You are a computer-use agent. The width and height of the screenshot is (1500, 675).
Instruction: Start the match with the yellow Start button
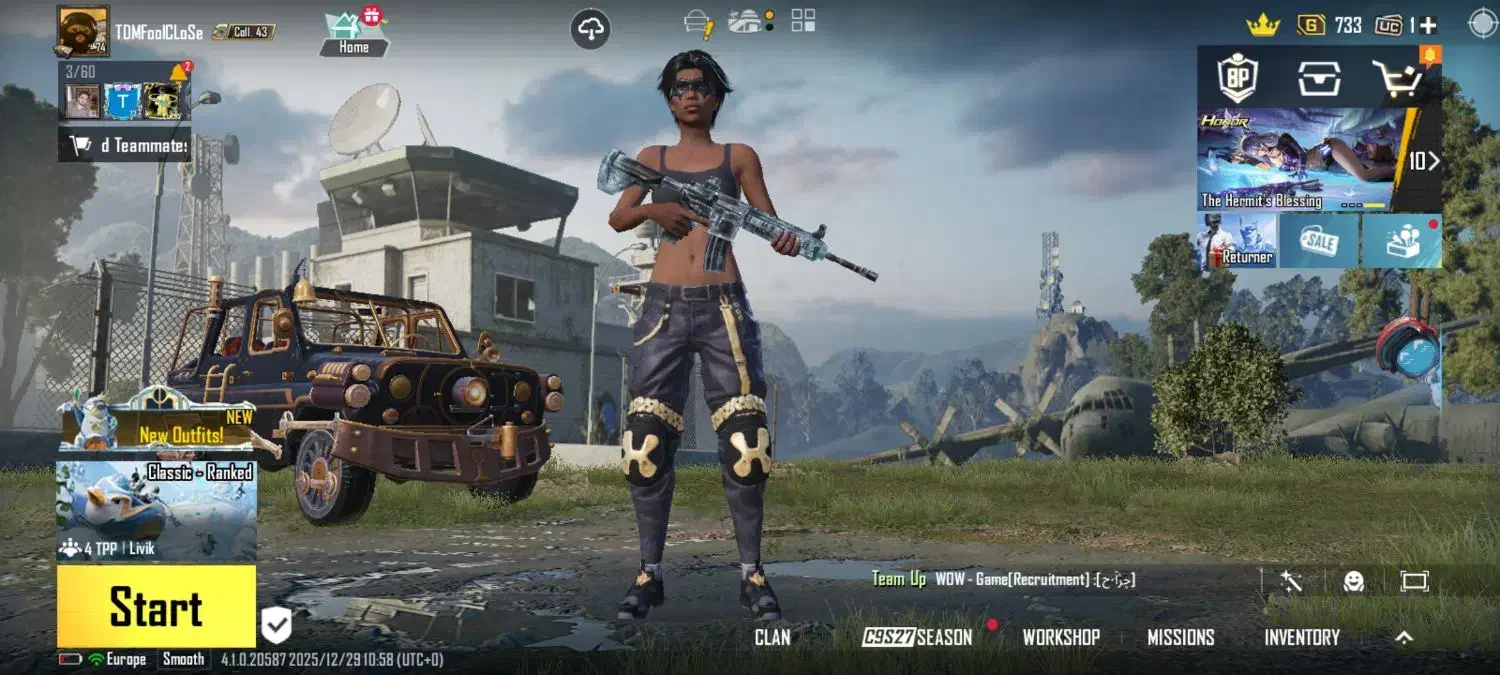point(156,607)
